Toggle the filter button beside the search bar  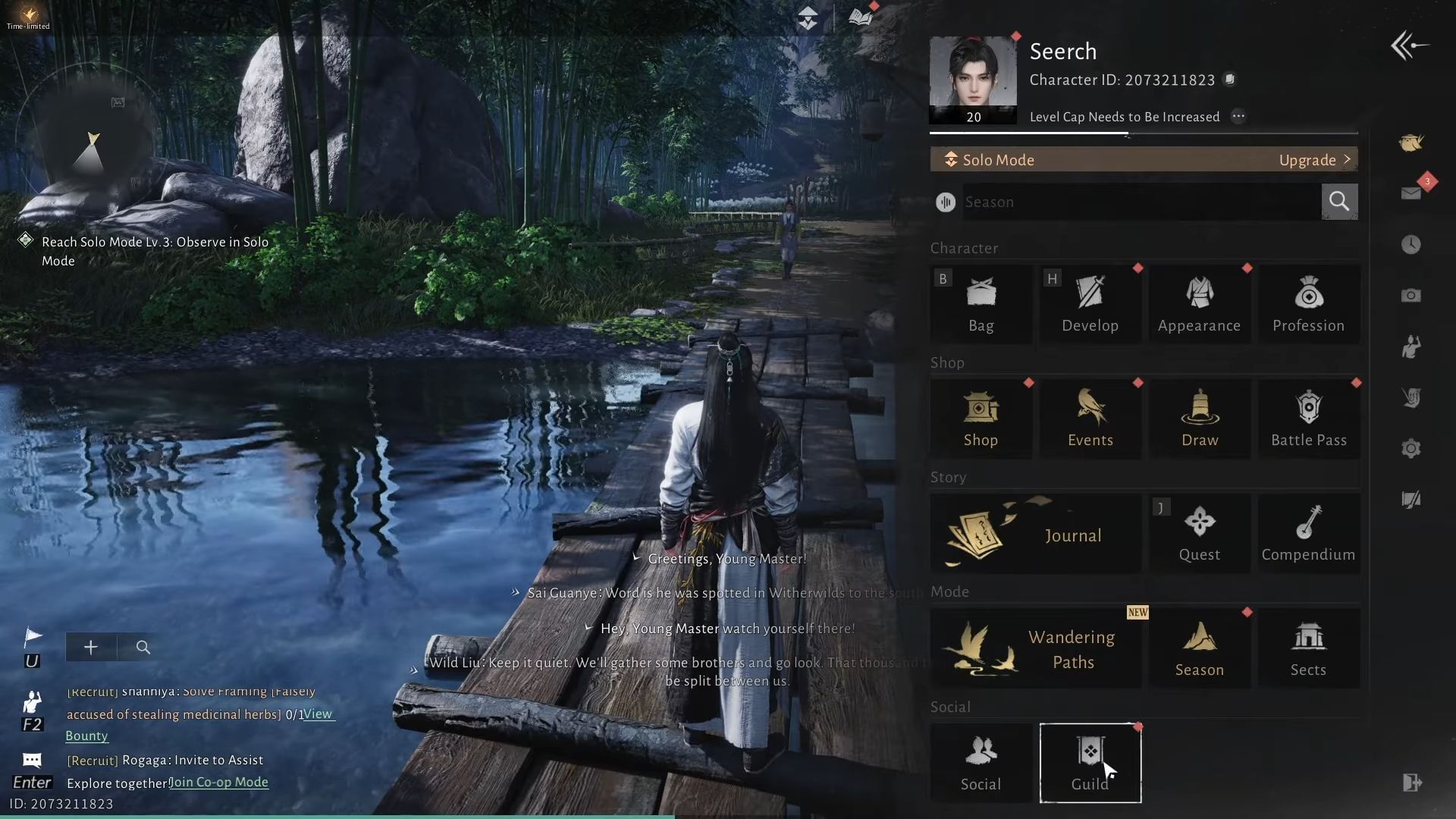click(945, 202)
